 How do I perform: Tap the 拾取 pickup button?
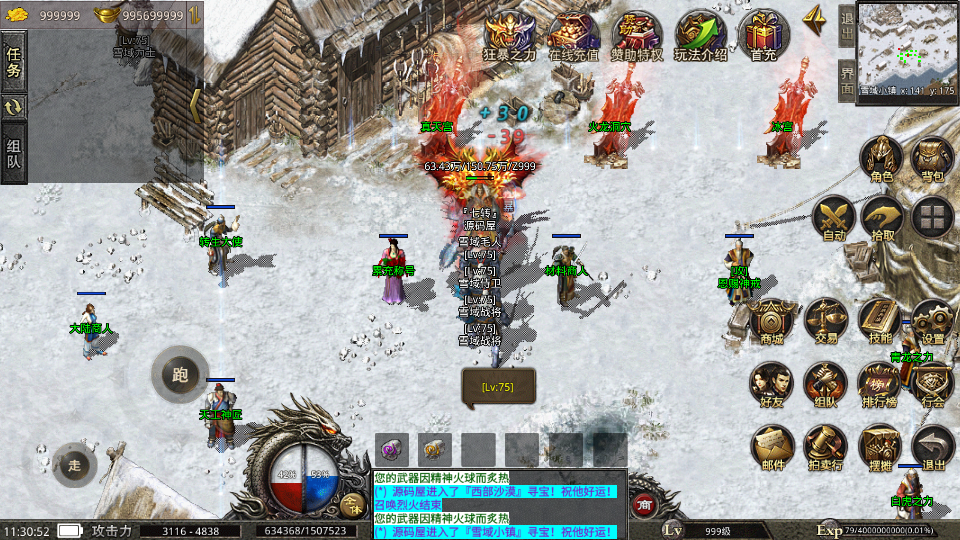coord(882,217)
